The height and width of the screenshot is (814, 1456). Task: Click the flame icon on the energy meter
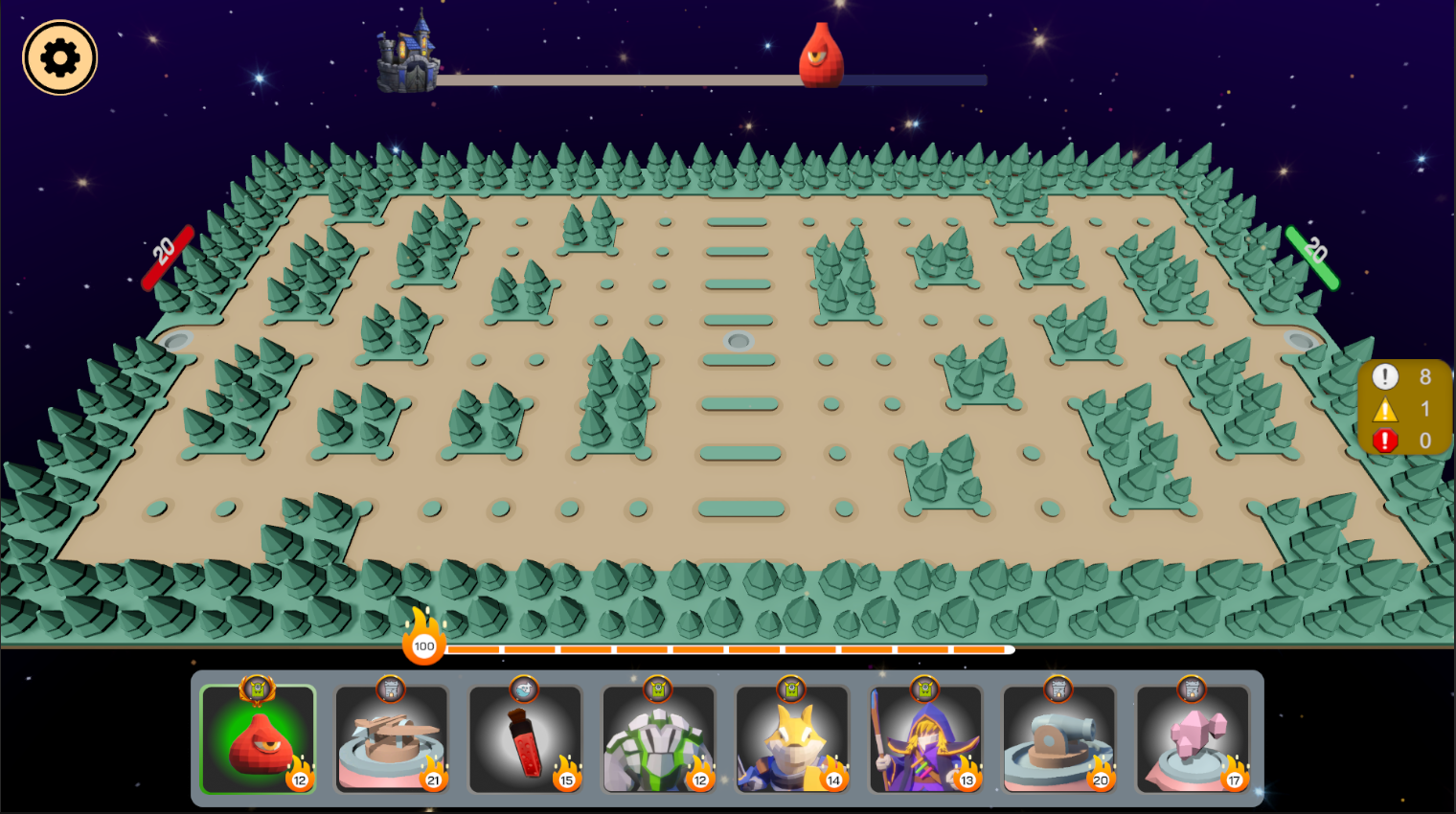pos(424,644)
